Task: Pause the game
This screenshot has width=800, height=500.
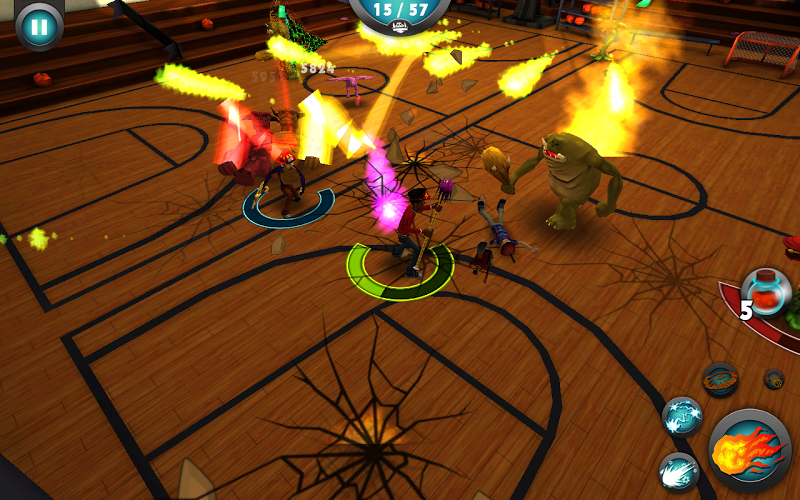Action: pos(38,26)
